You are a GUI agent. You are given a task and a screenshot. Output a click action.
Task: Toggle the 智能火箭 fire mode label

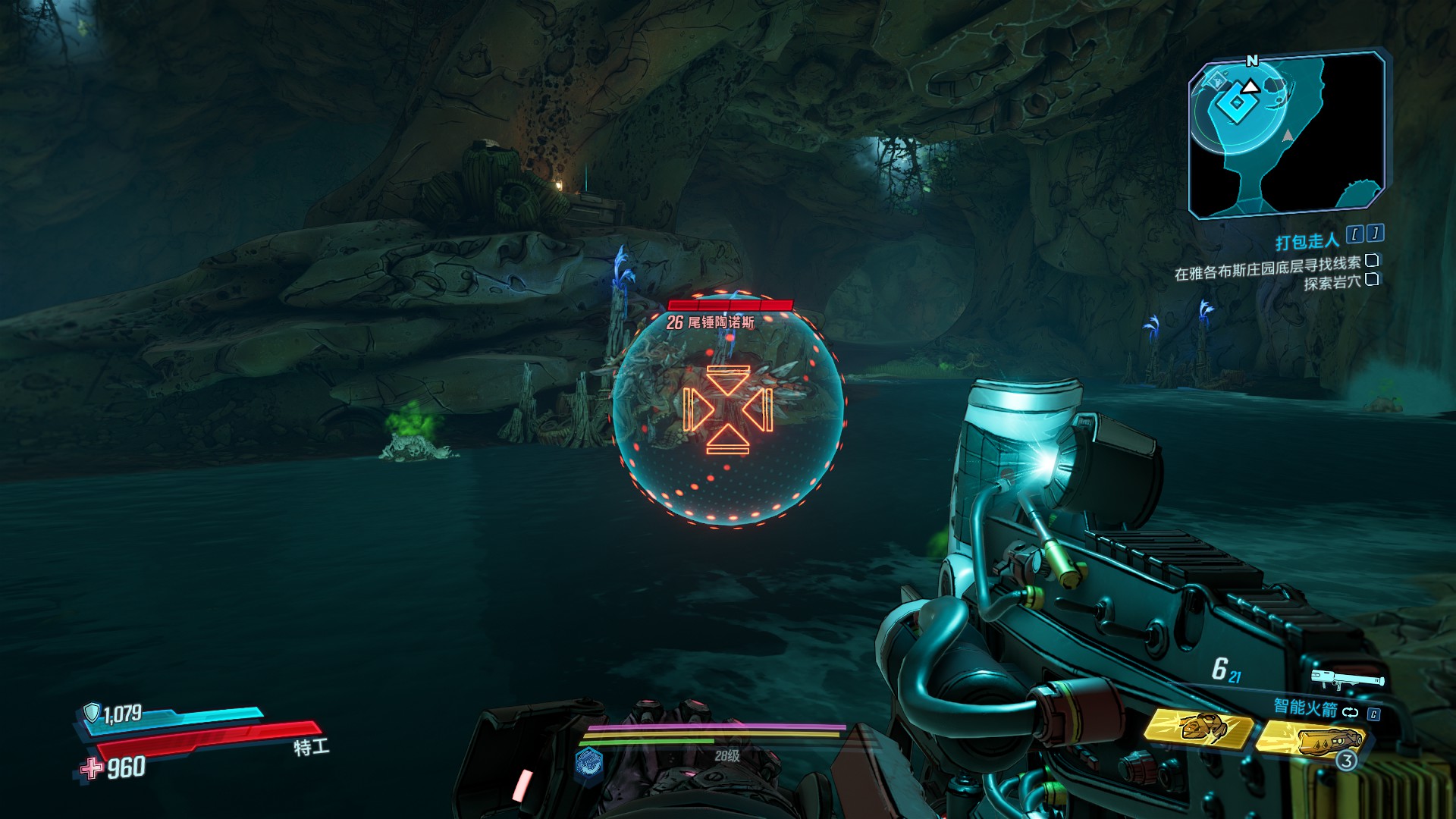(1305, 708)
